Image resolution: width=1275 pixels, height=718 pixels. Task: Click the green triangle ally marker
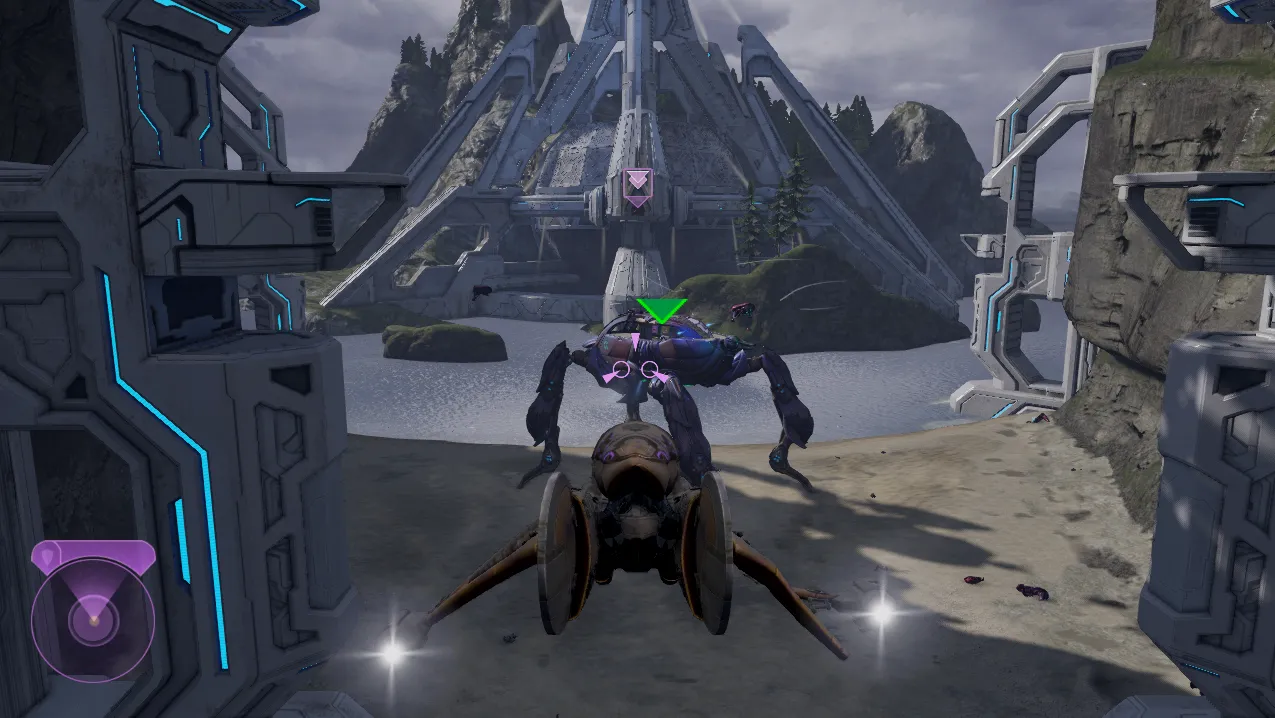[x=661, y=310]
